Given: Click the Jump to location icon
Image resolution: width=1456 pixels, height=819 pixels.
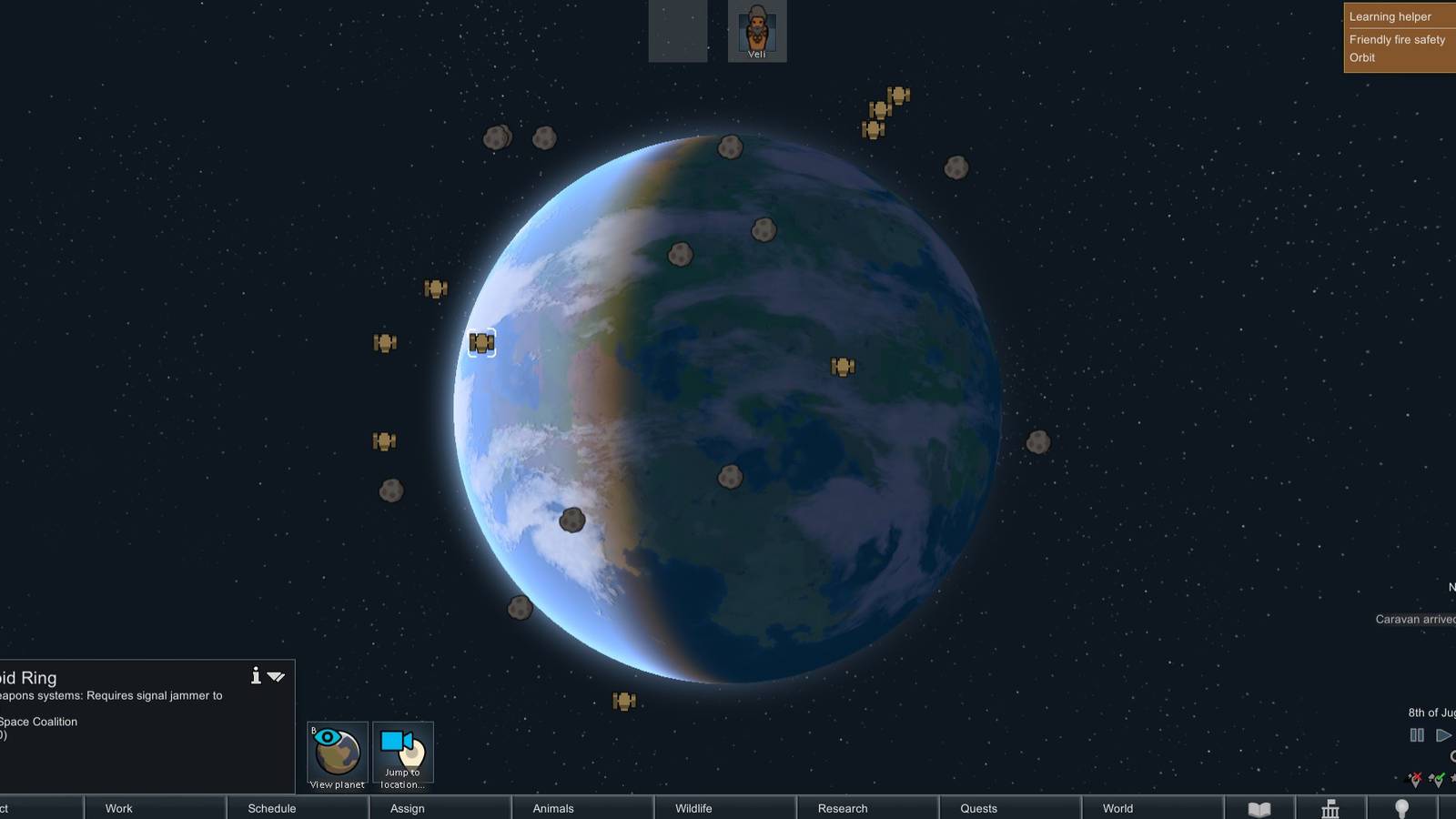Looking at the screenshot, I should pyautogui.click(x=403, y=749).
